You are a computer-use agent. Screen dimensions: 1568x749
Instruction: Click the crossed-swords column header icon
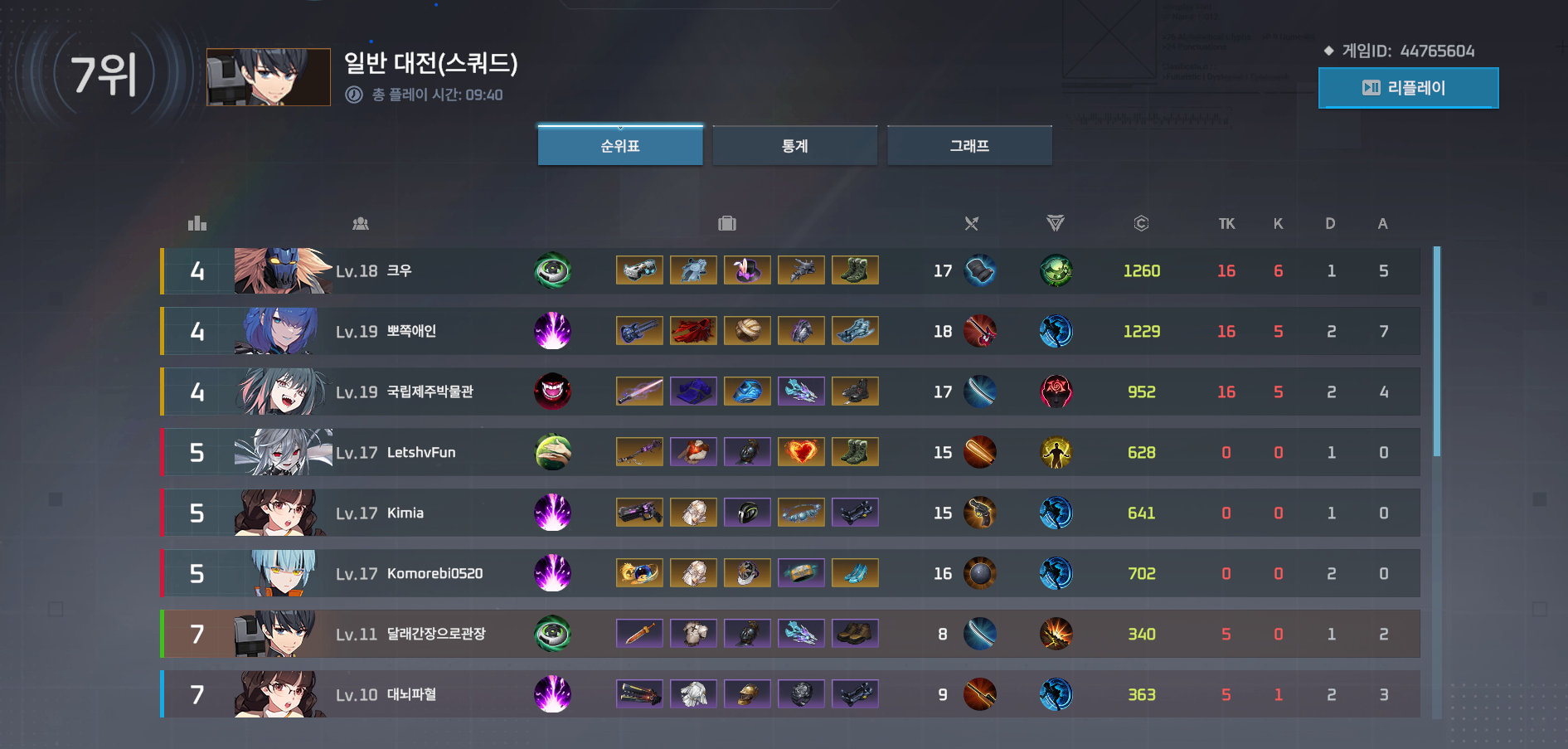coord(971,222)
